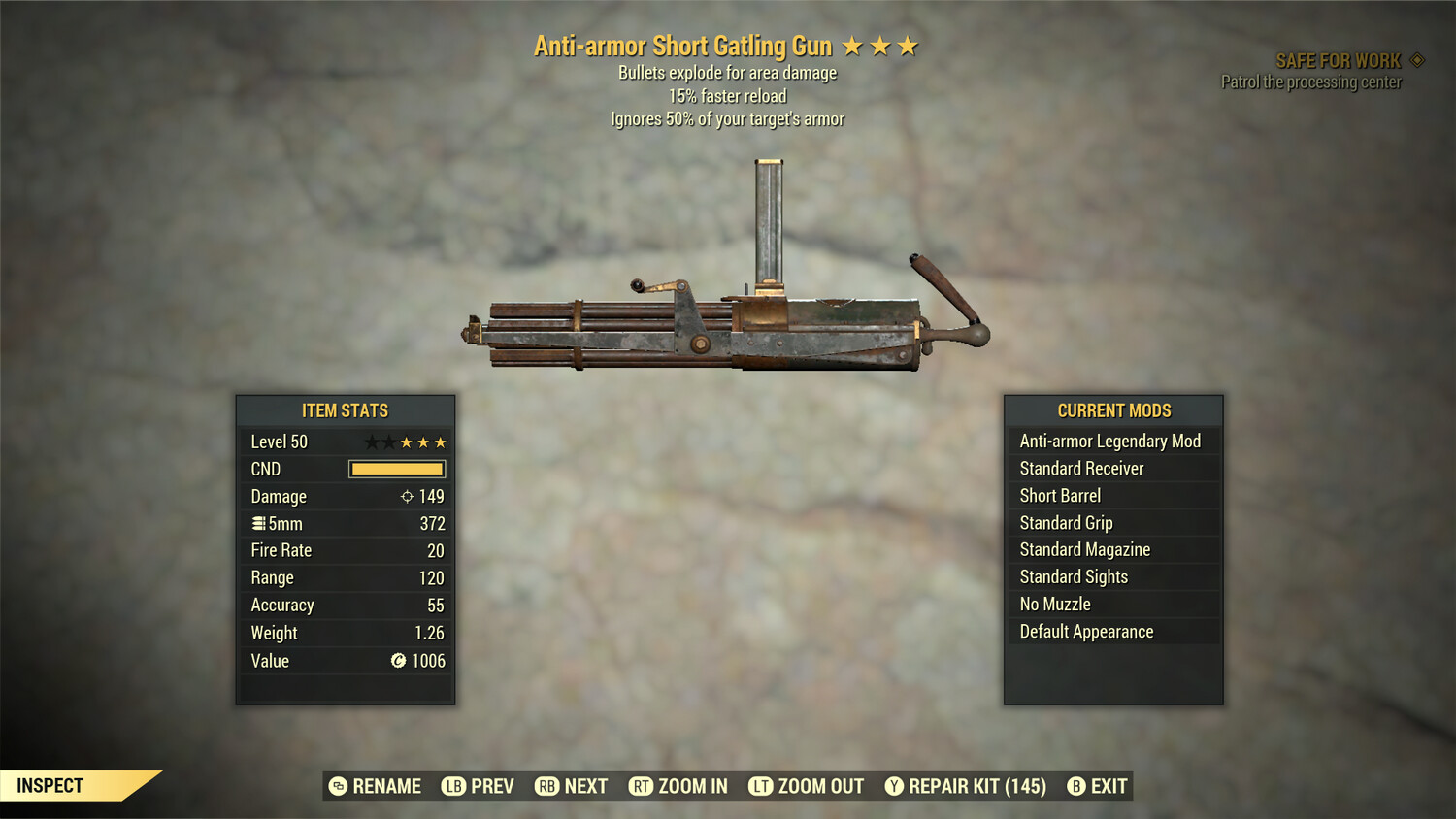Use REPAIR KIT (145) on the weapon
This screenshot has height=819, width=1456.
[x=974, y=786]
